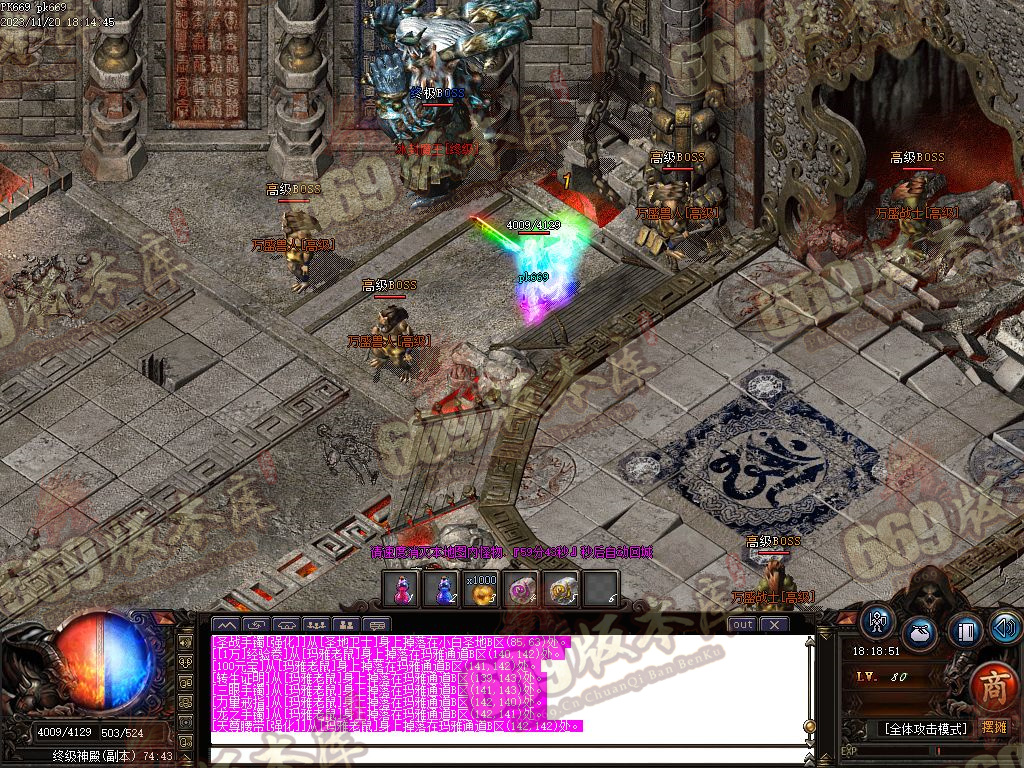Click the keyboard-like icon above chat
The image size is (1024, 768).
click(379, 625)
